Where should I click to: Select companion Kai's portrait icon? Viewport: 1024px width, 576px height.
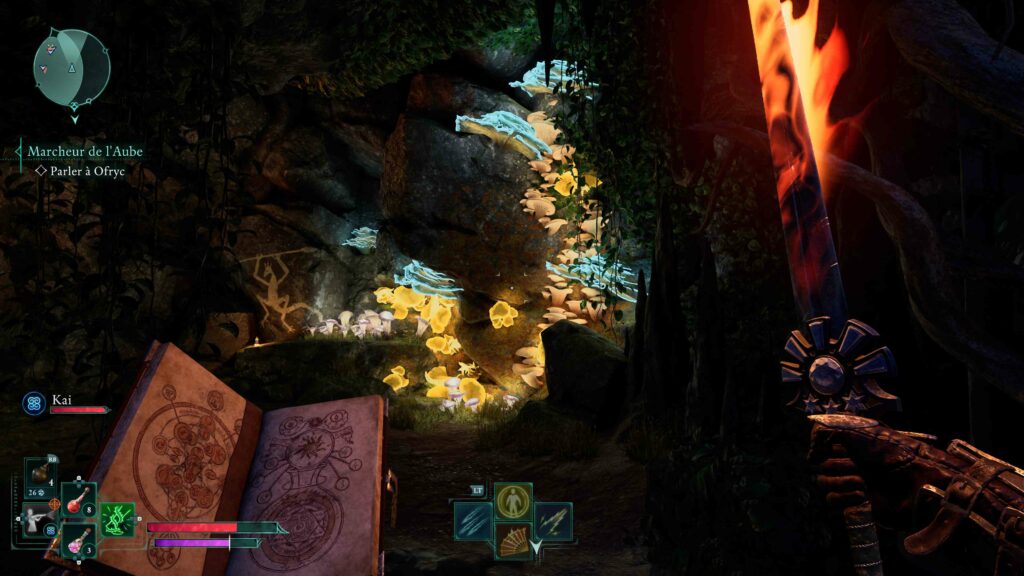(x=33, y=402)
